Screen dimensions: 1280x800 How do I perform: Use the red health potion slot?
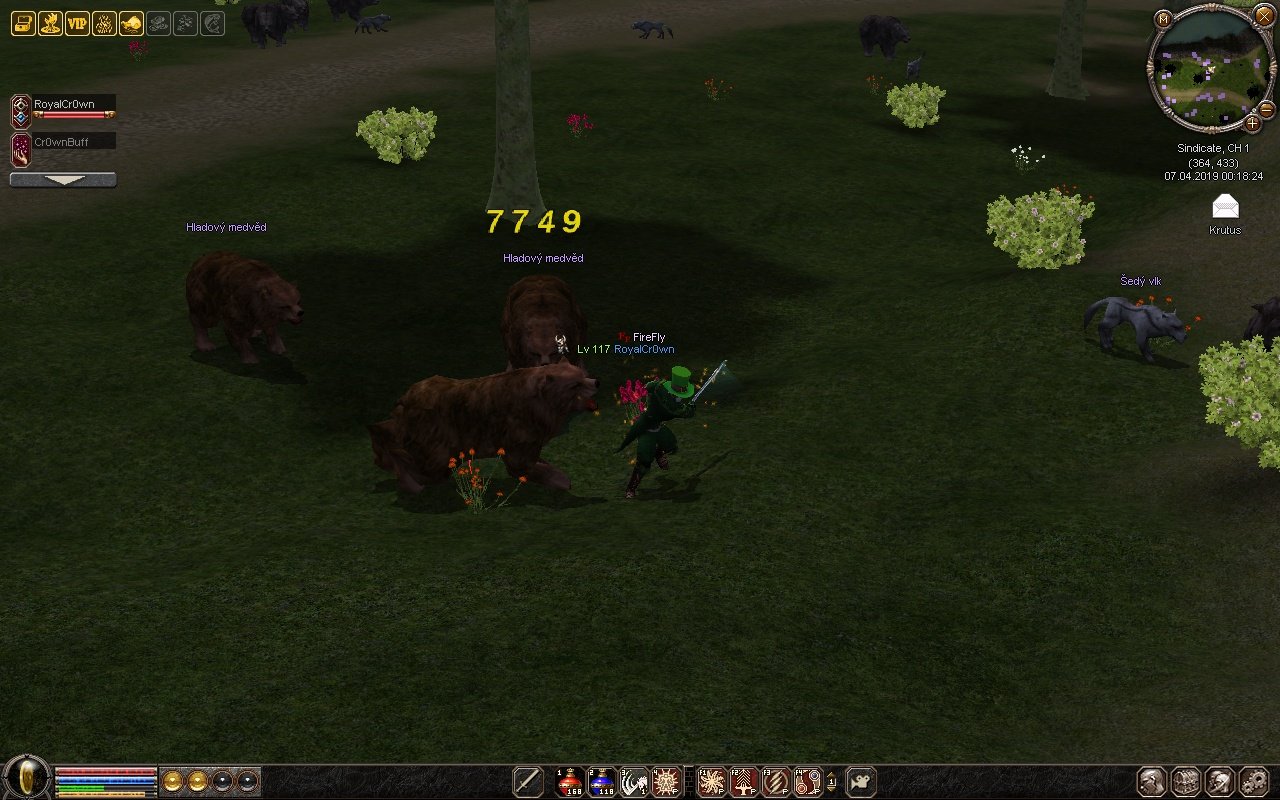tap(570, 781)
